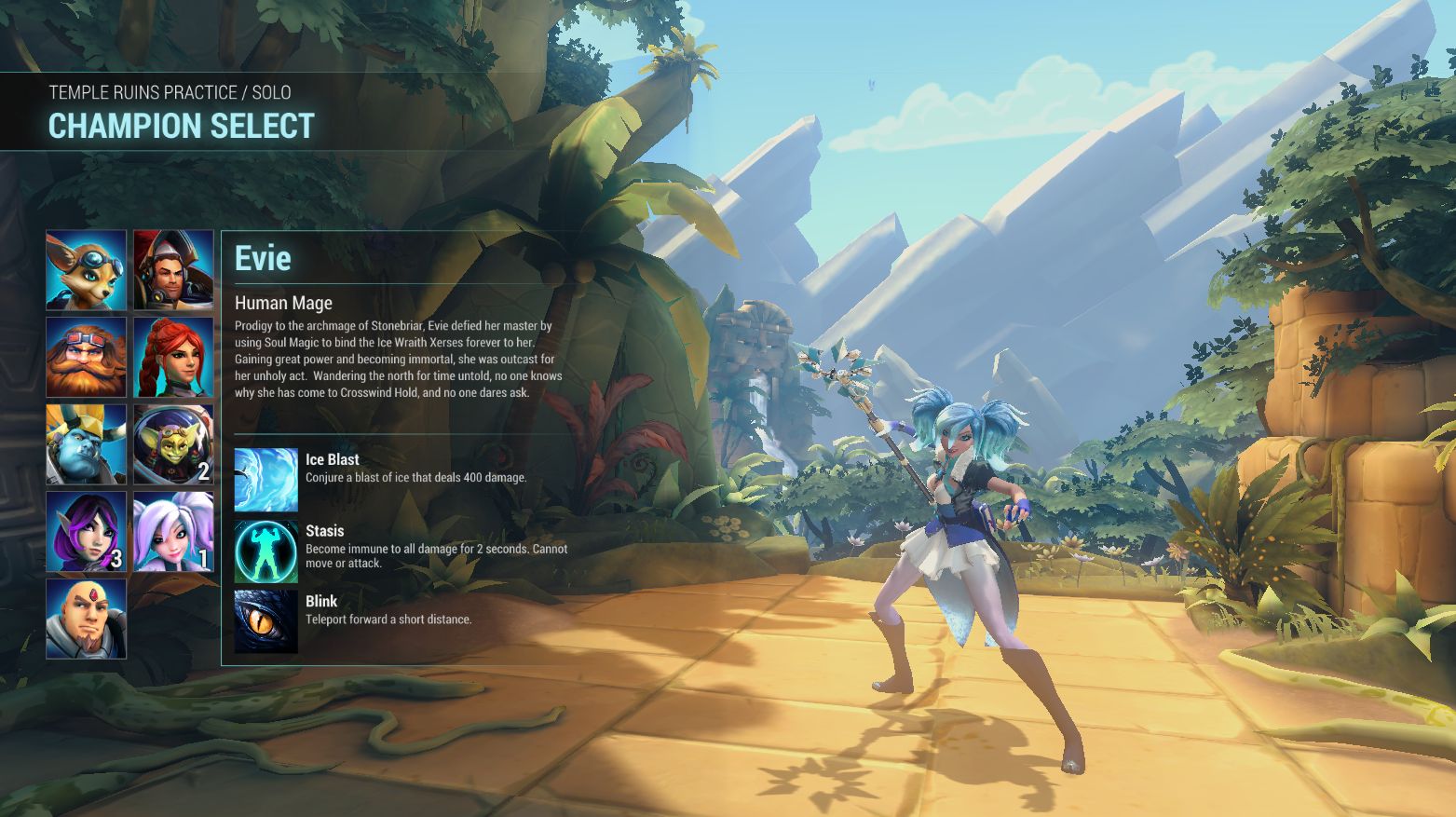
Task: Click the Ice Blast ability icon
Action: 266,480
